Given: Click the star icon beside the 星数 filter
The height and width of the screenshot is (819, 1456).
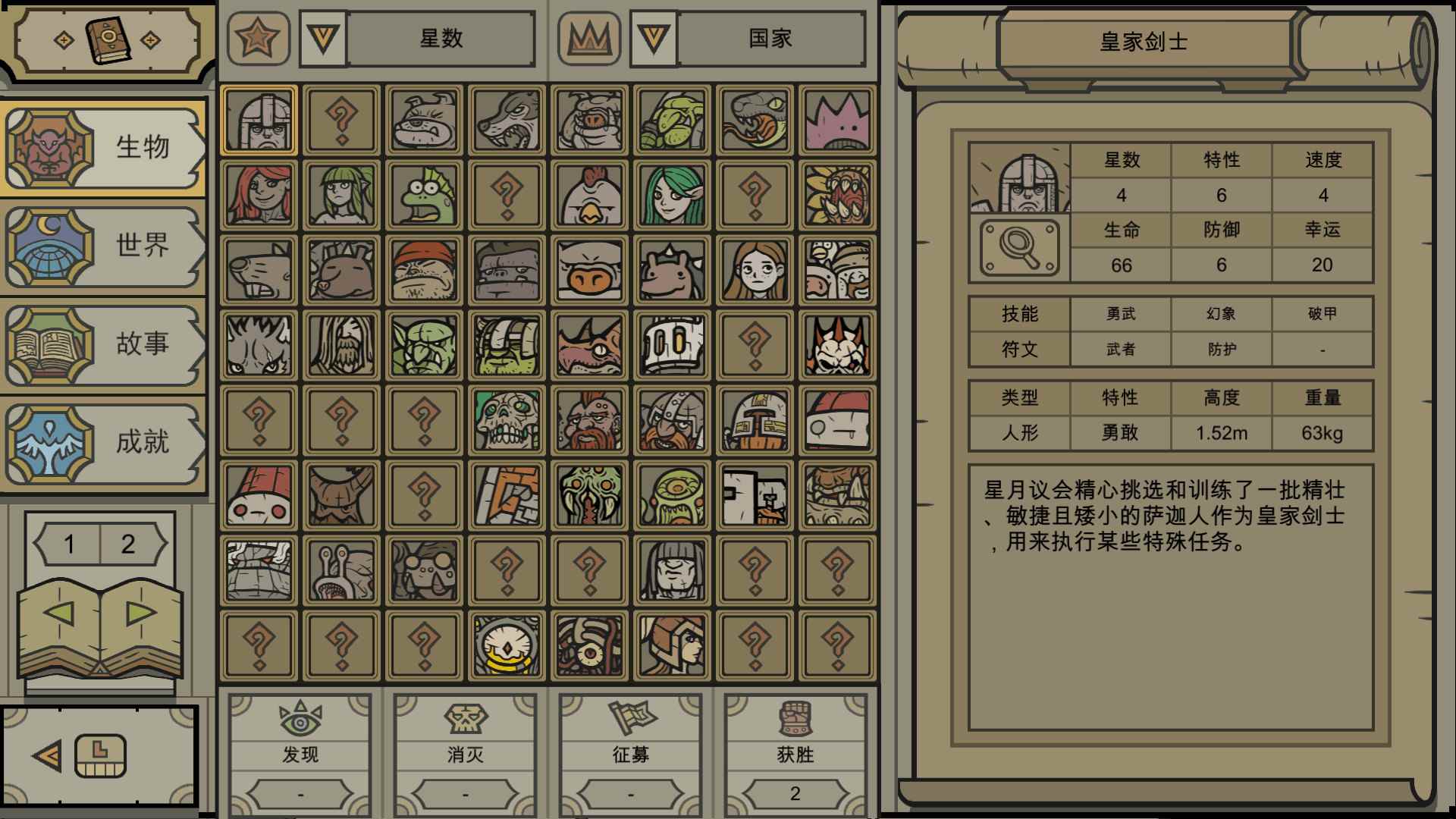Looking at the screenshot, I should click(x=258, y=39).
